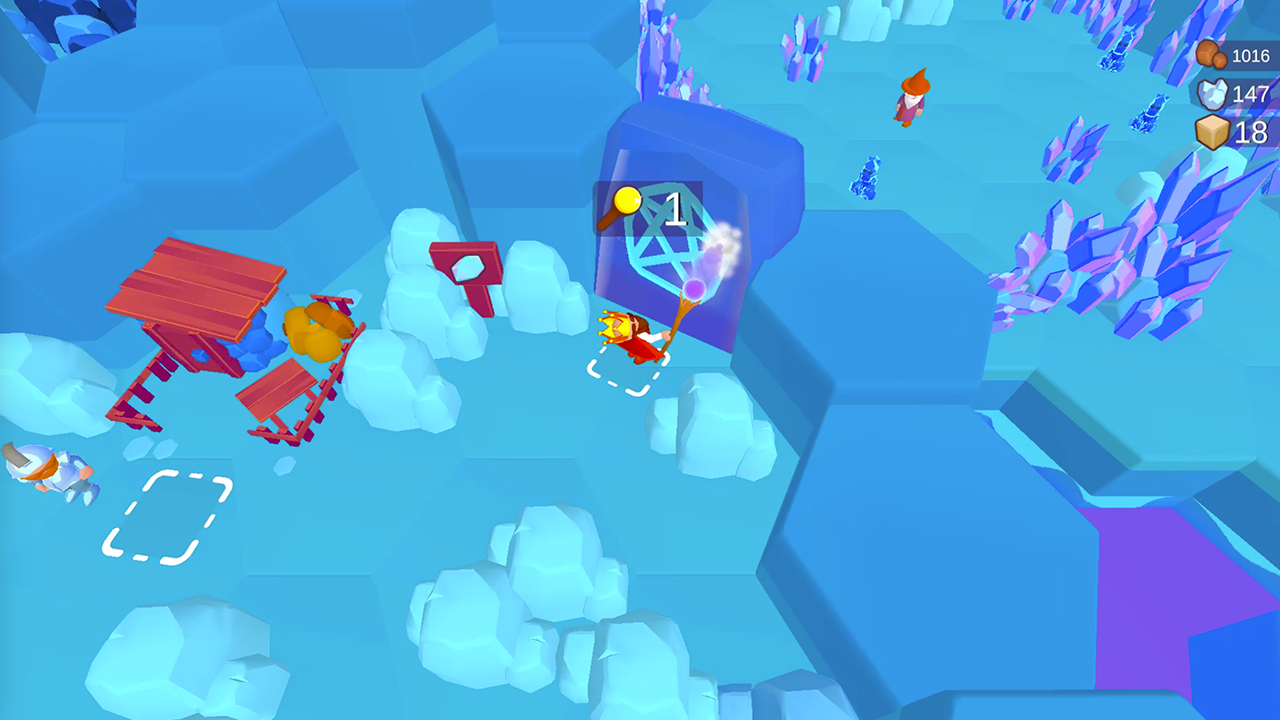Select the wizard standing at the top right

pos(912,95)
